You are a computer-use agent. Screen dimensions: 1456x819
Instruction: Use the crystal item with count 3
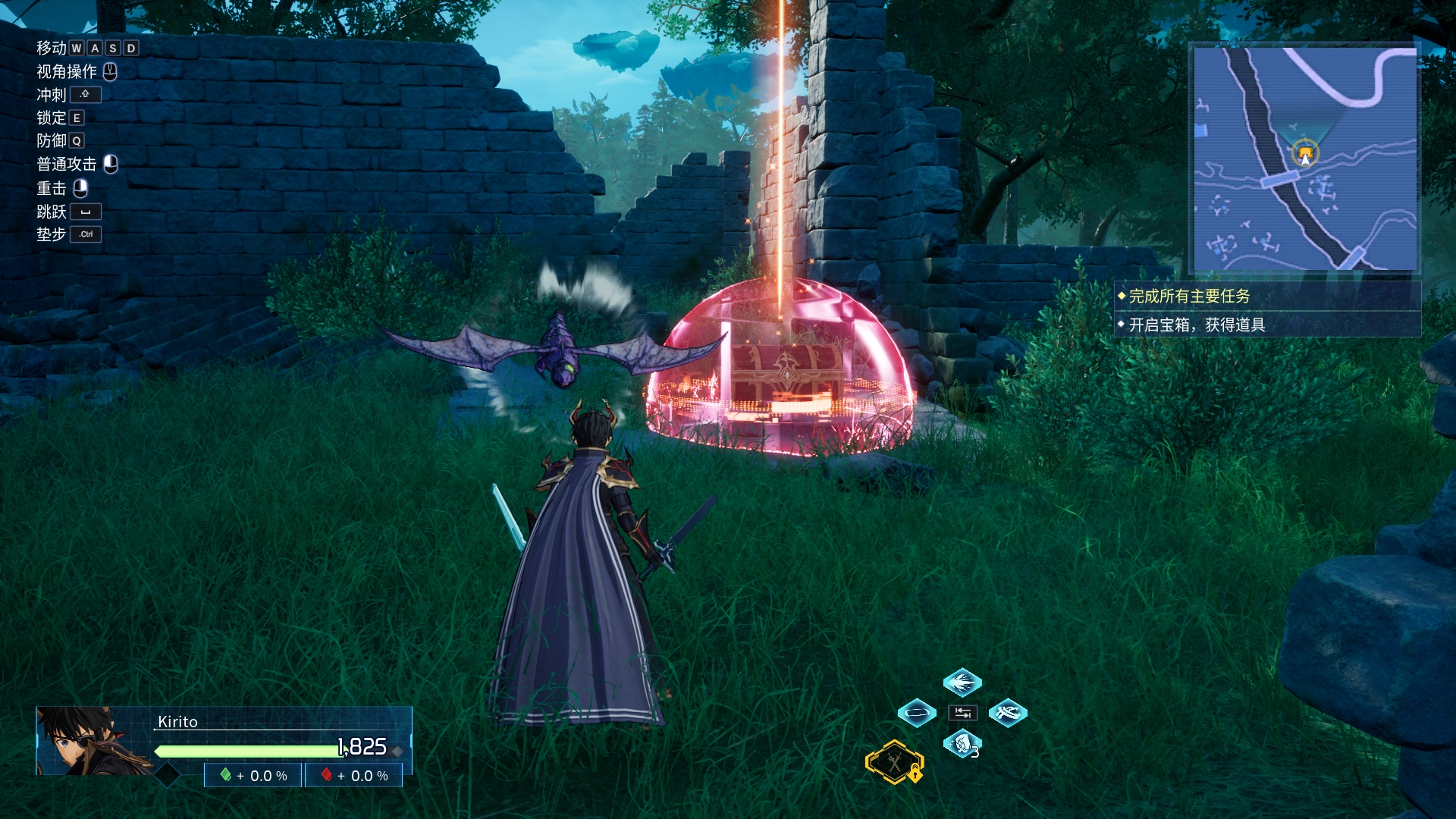(962, 744)
